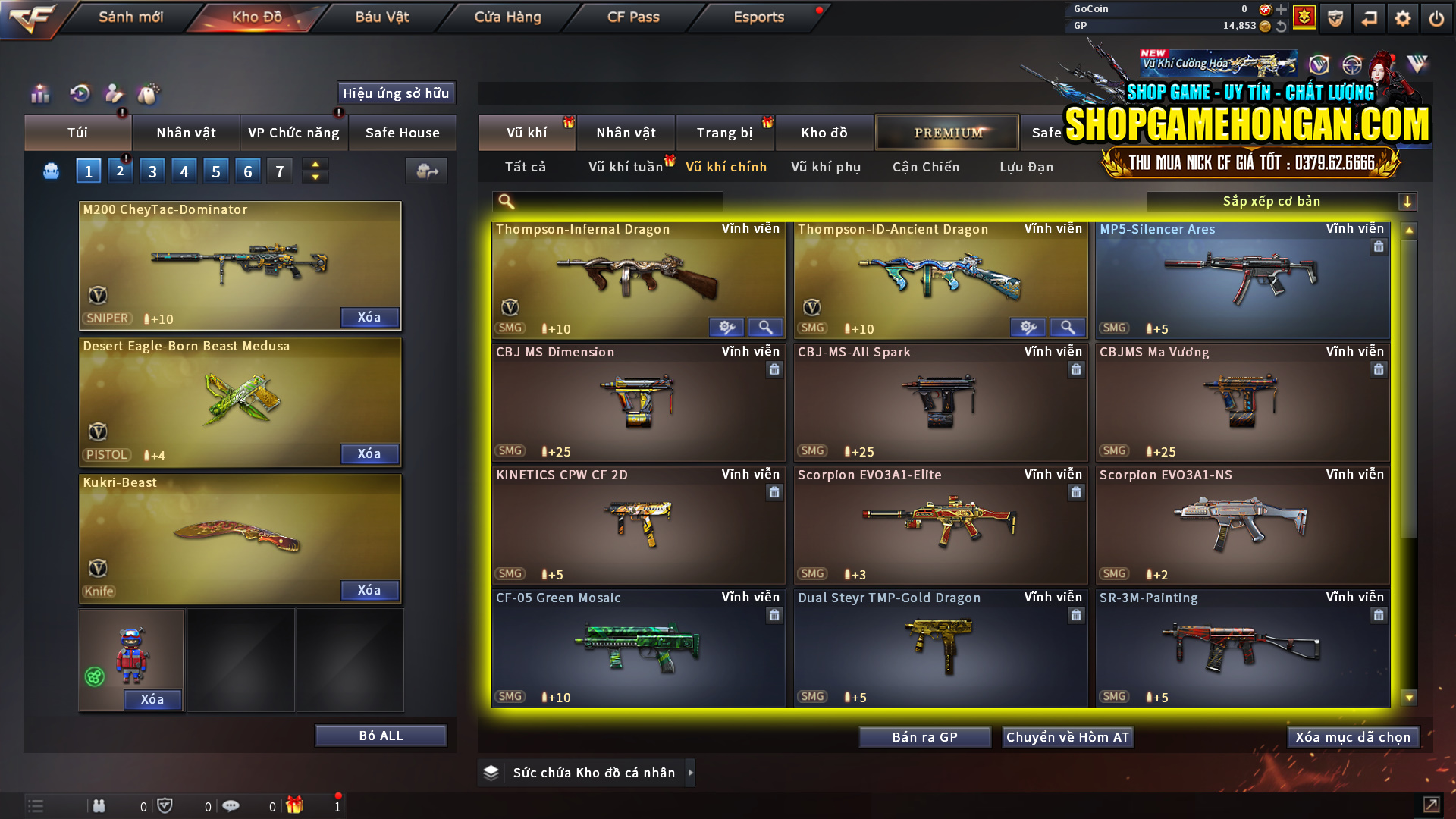Toggle the weapon sound preview on Thompson-ID-Ancient Dragon
The image size is (1456, 819).
[x=1028, y=327]
